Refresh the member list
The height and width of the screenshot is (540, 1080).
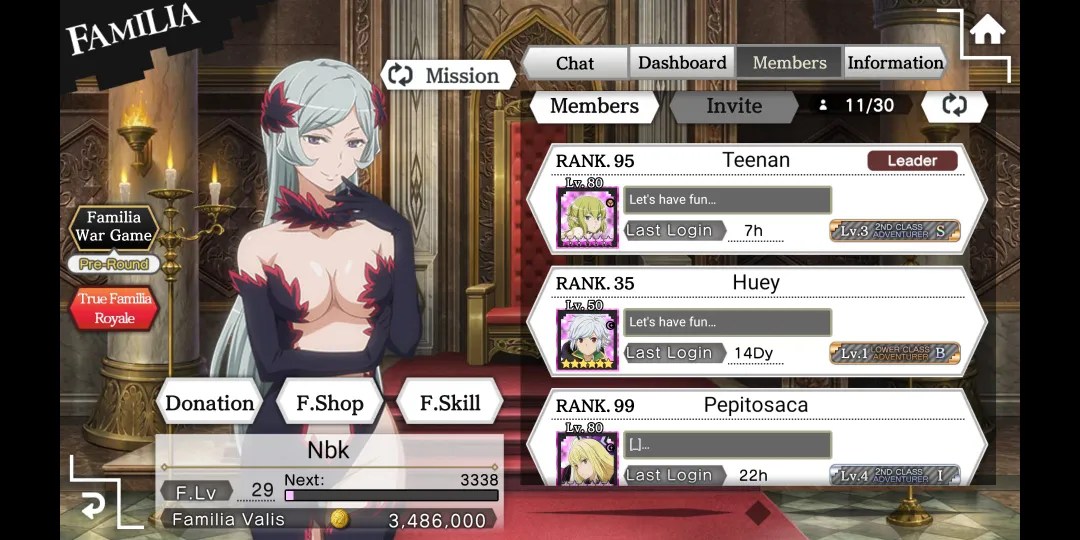click(954, 106)
